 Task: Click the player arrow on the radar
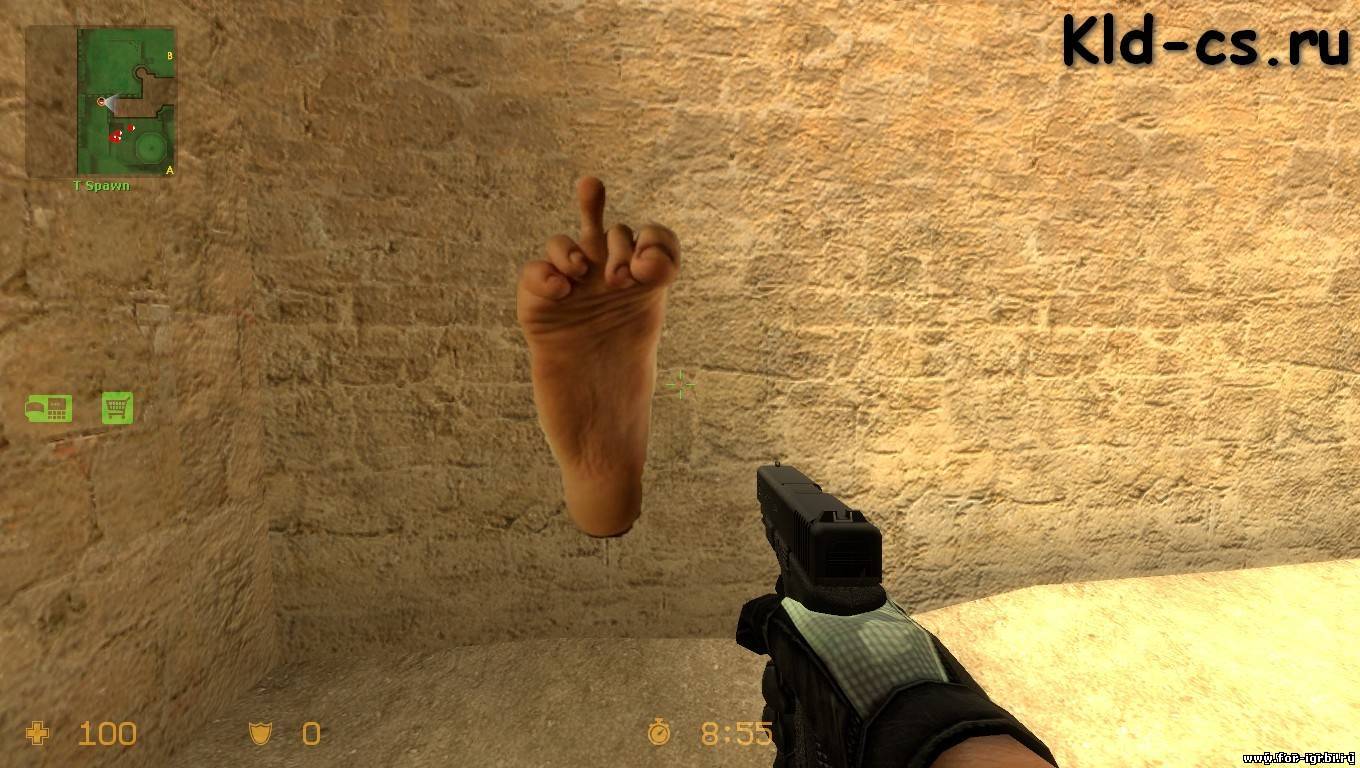coord(100,103)
